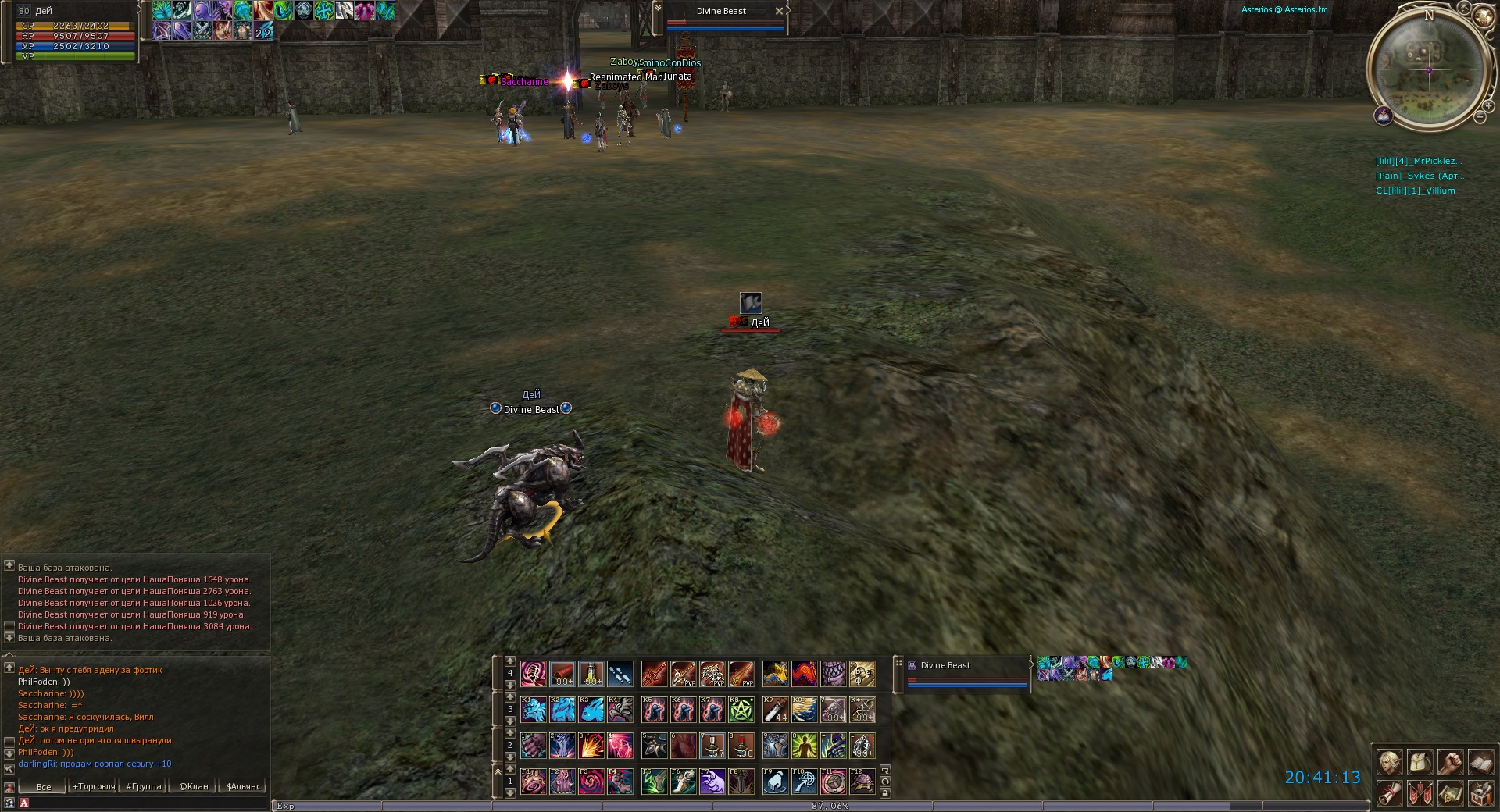Use the fist skill in hotbar slot 1
The width and height of the screenshot is (1500, 812).
(x=534, y=746)
